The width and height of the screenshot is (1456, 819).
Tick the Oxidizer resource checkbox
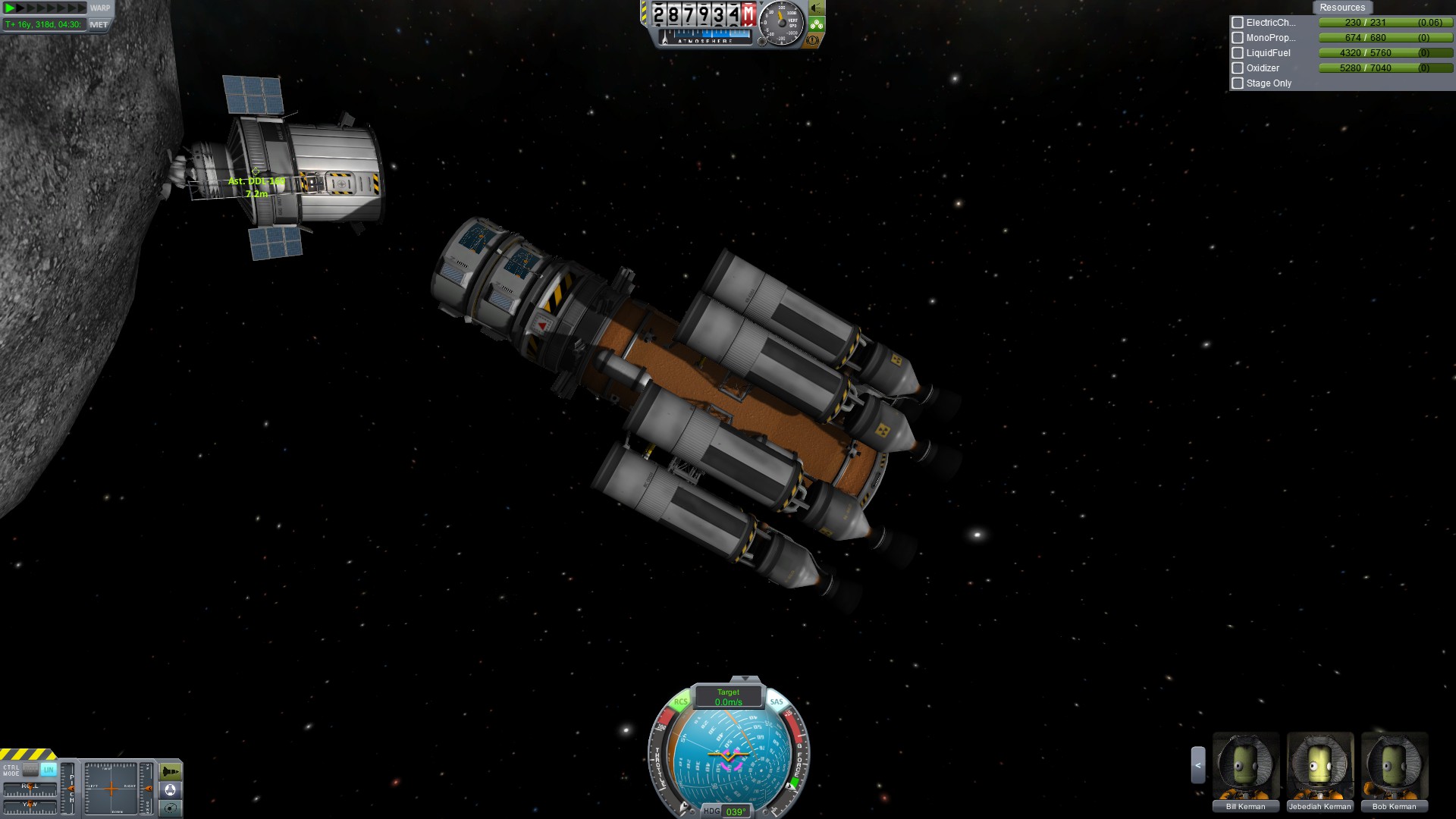click(x=1238, y=68)
